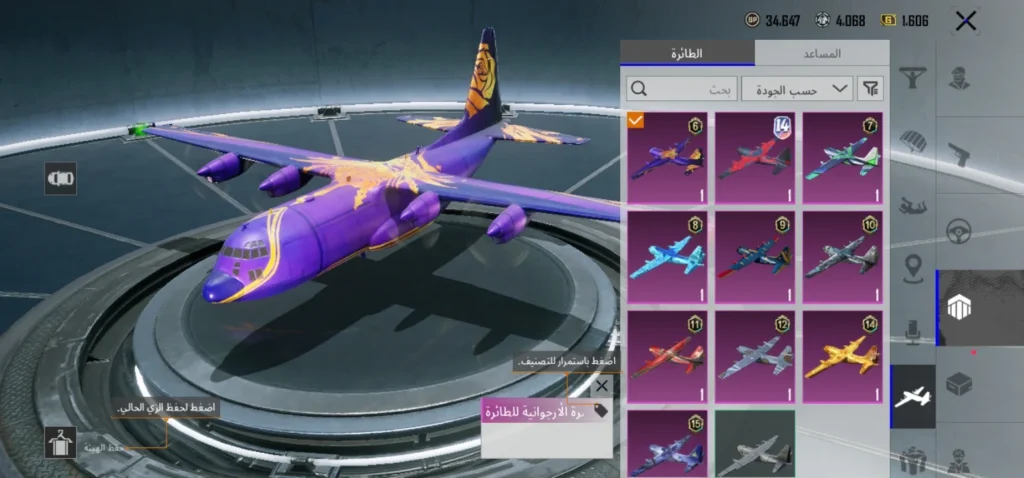Open the filter funnel button
Image resolution: width=1024 pixels, height=478 pixels.
pyautogui.click(x=871, y=89)
